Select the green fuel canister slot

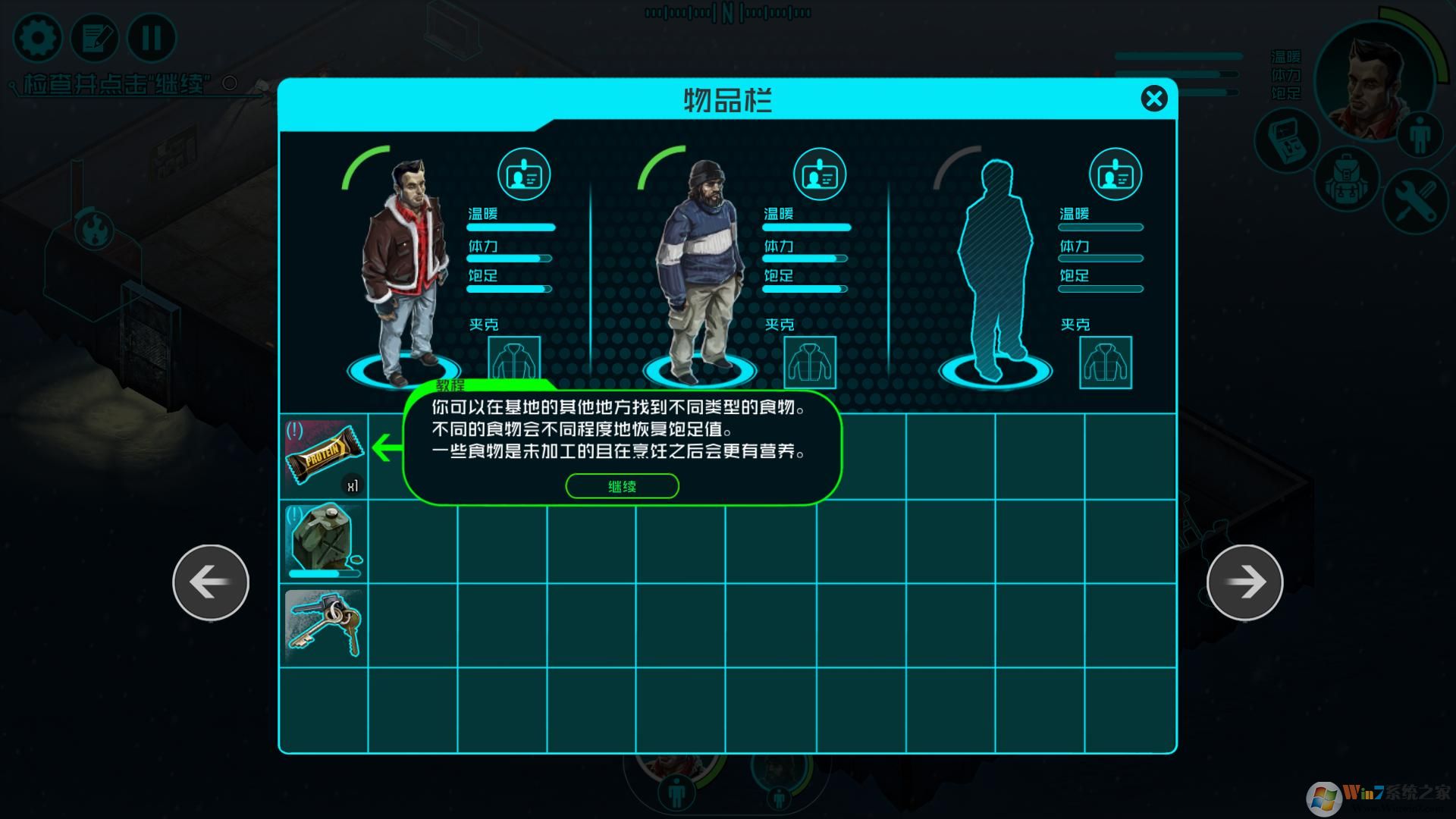pyautogui.click(x=324, y=541)
